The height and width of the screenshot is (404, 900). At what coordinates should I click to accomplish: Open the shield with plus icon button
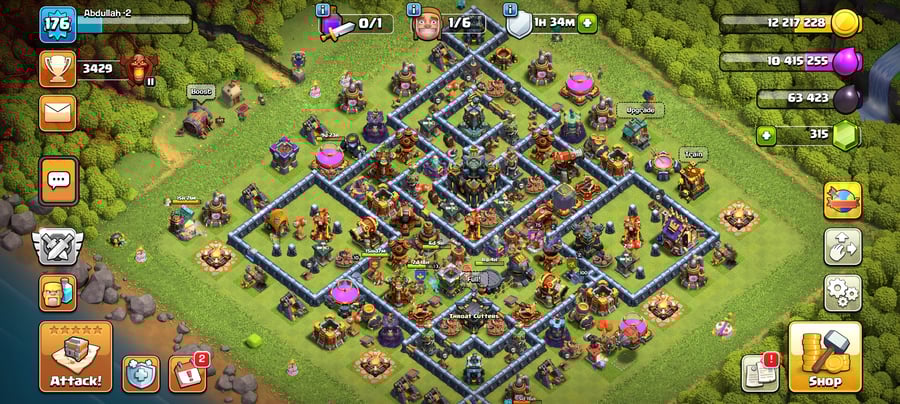pyautogui.click(x=141, y=374)
